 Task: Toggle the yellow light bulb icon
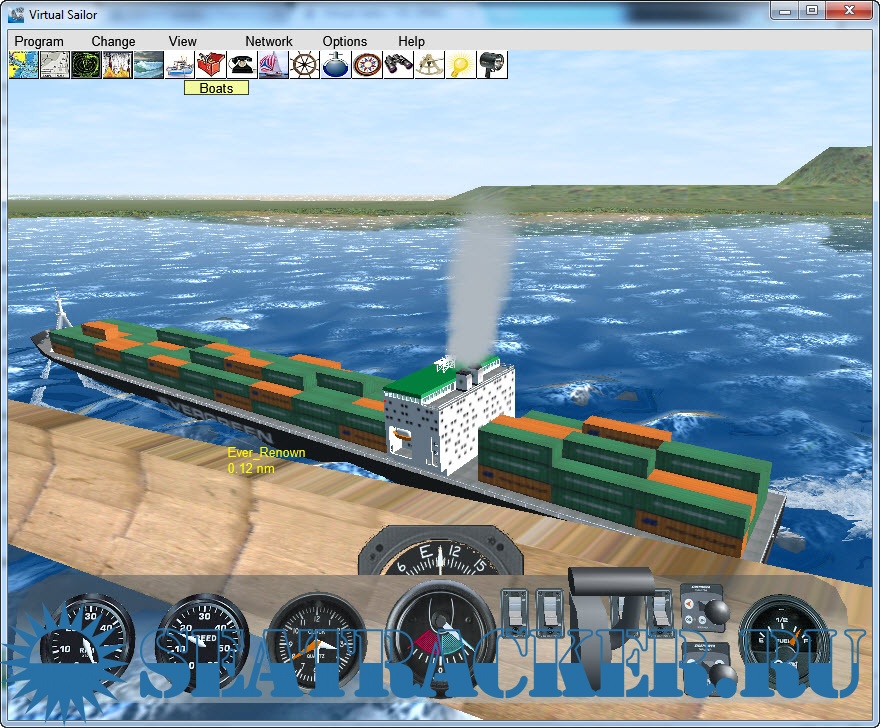point(460,65)
